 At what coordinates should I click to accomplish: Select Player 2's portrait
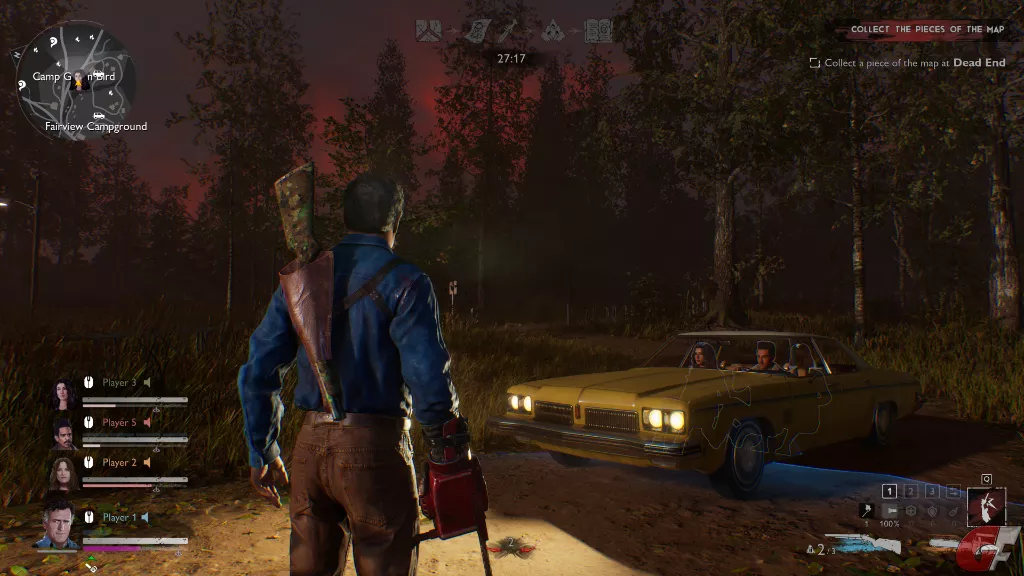(64, 473)
